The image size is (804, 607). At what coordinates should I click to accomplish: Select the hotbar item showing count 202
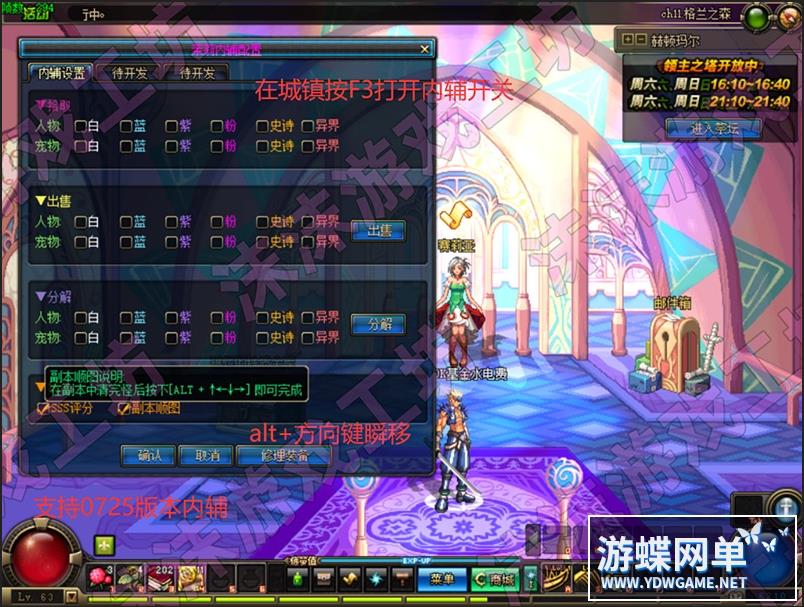click(x=158, y=578)
